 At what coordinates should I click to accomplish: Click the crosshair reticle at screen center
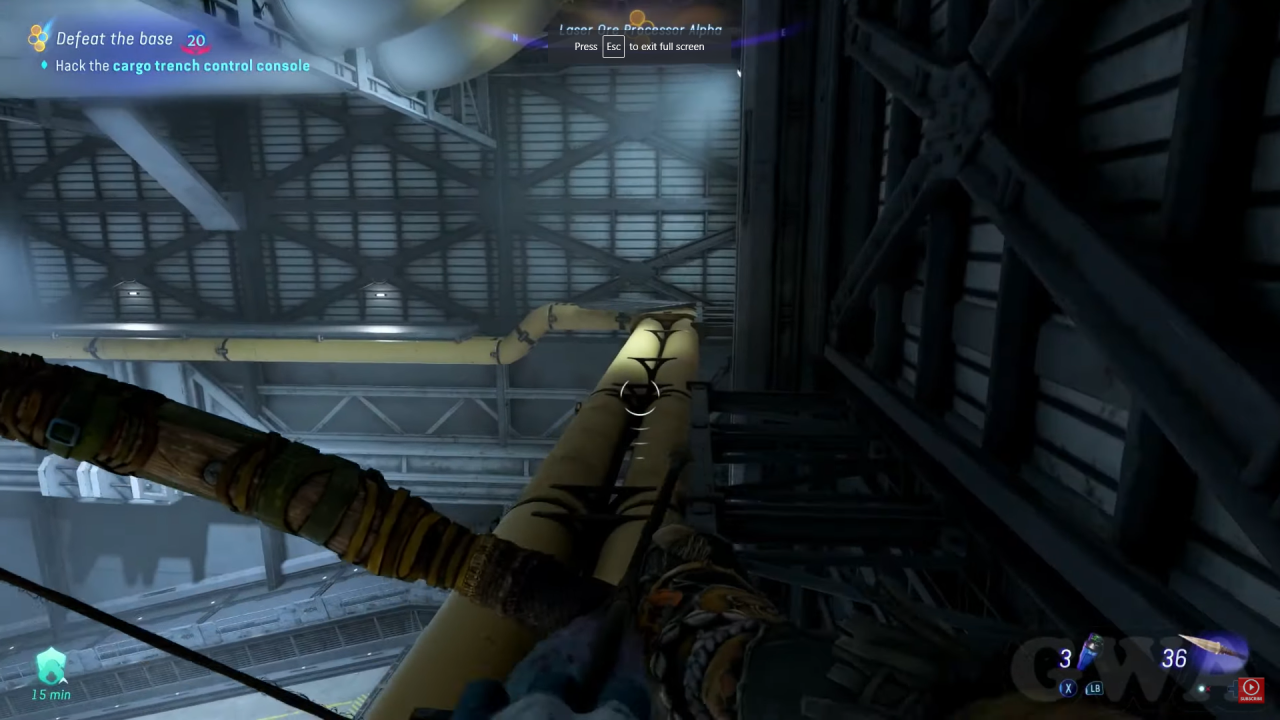(640, 396)
